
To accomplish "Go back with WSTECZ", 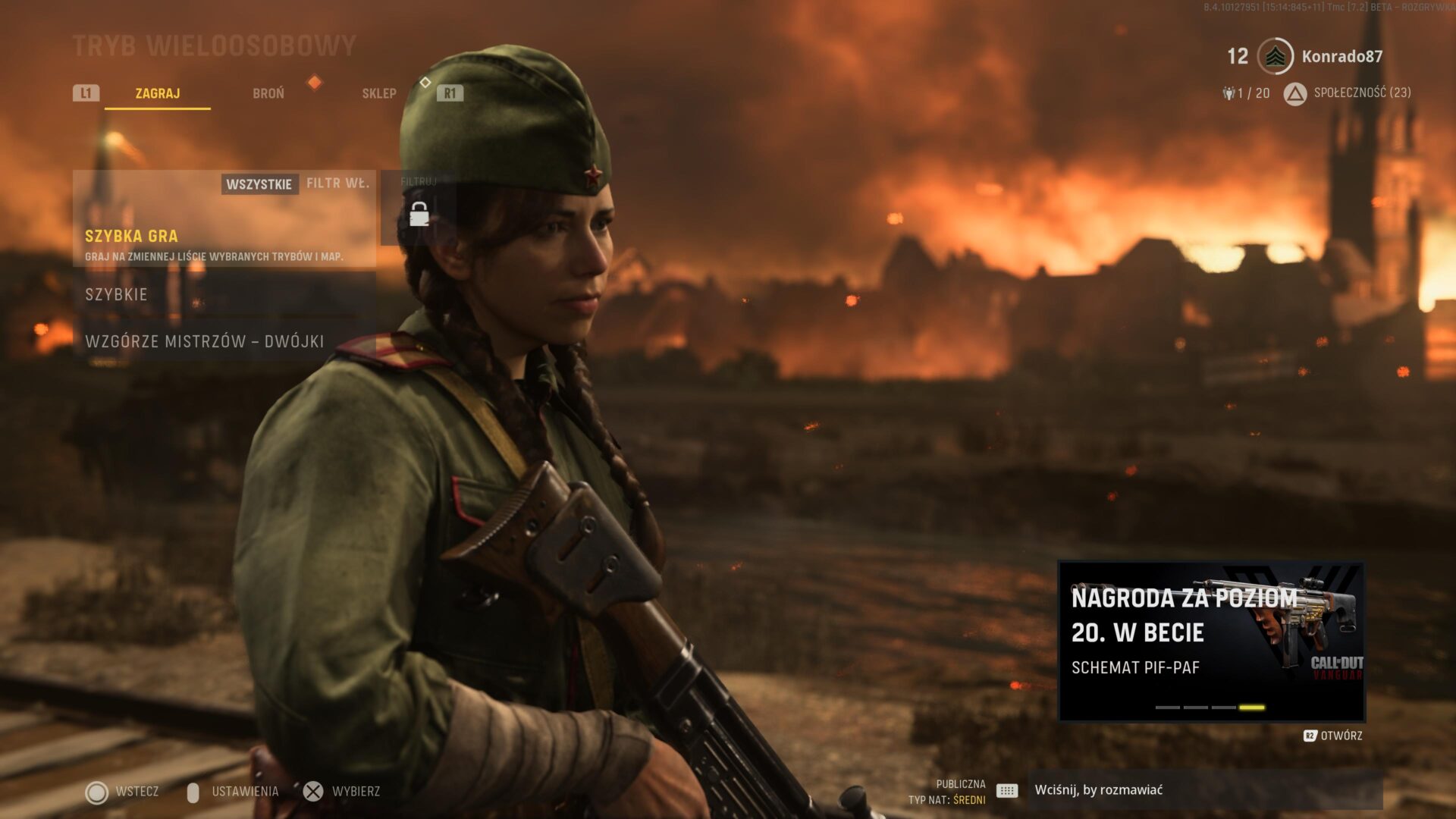I will pos(123,792).
